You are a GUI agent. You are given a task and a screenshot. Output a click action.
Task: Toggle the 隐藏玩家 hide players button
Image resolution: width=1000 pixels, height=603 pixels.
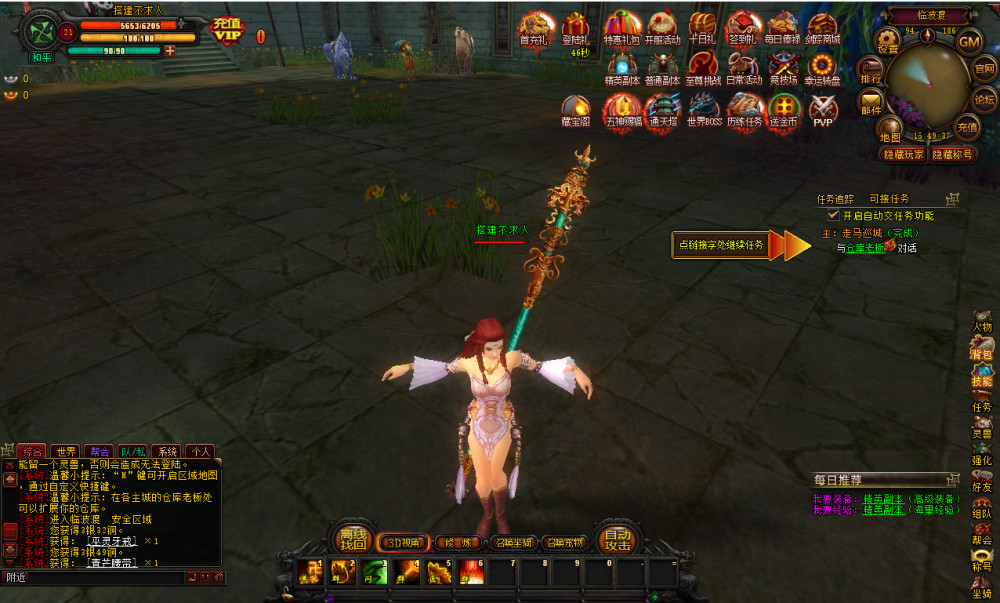902,155
